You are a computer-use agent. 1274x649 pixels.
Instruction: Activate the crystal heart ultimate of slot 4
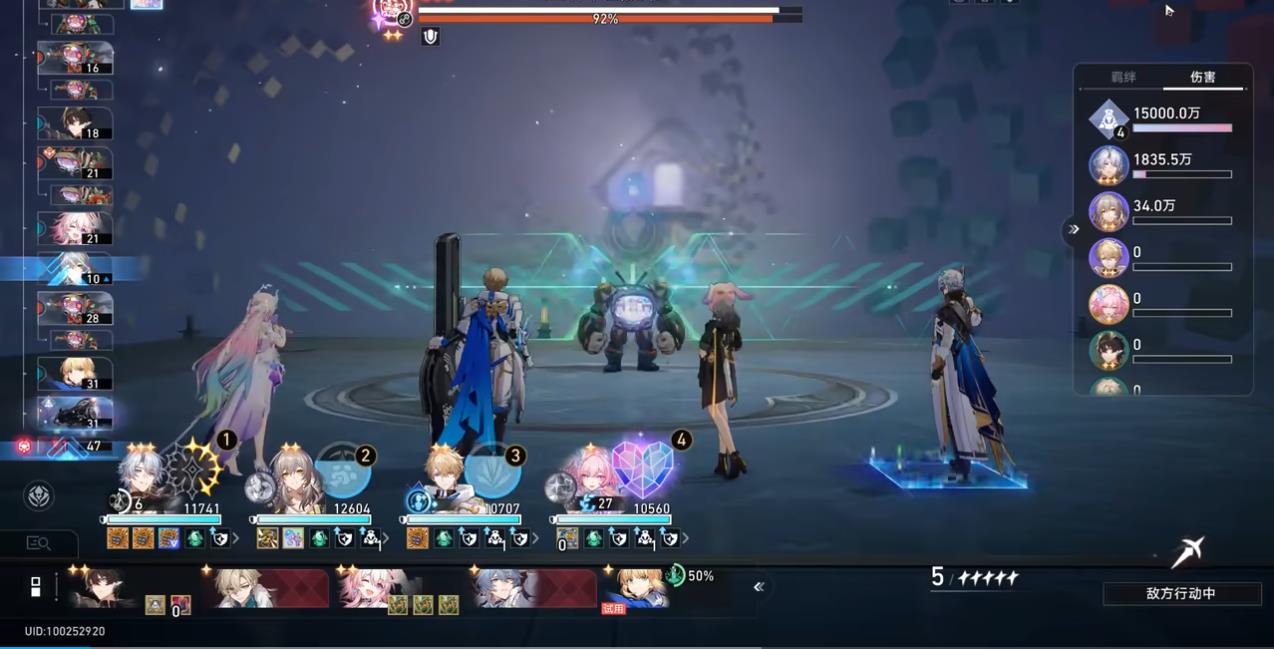(643, 469)
